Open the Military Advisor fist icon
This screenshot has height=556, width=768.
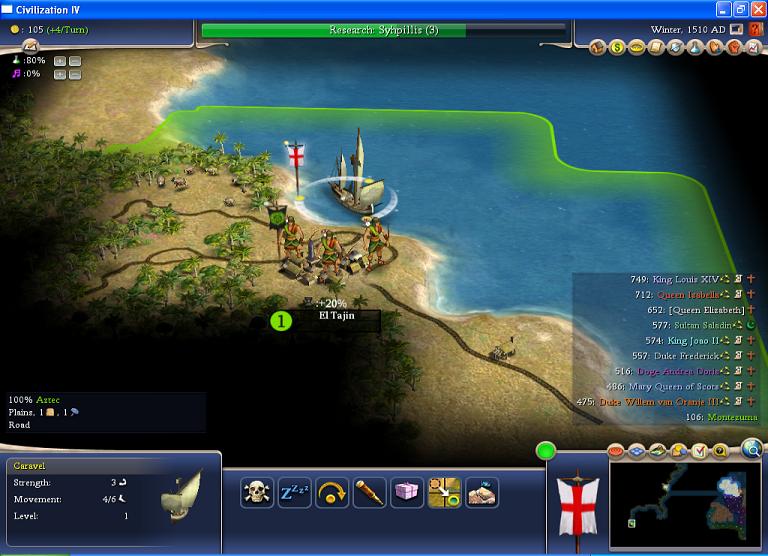click(x=732, y=47)
